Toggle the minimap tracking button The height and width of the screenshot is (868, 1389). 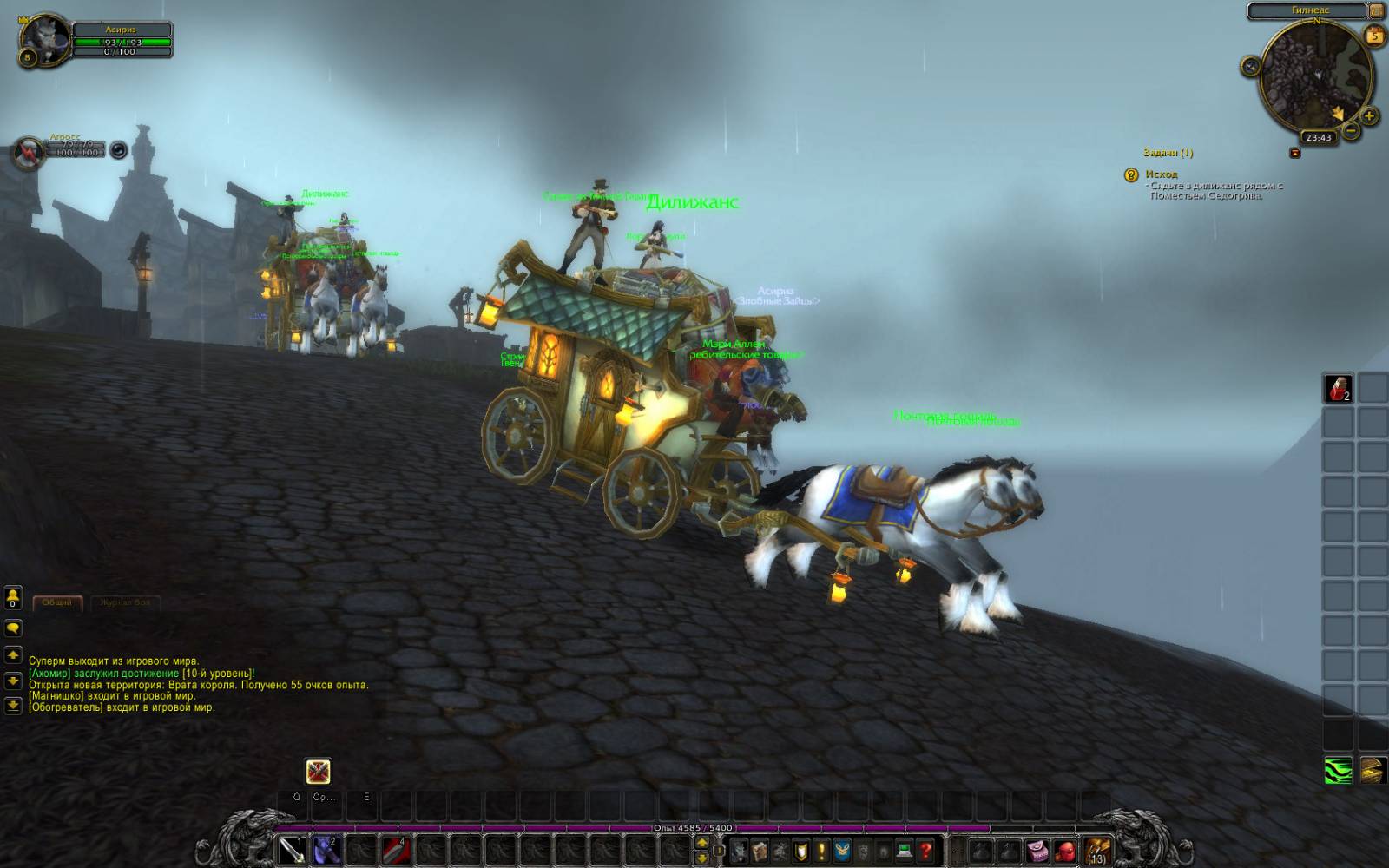1251,66
